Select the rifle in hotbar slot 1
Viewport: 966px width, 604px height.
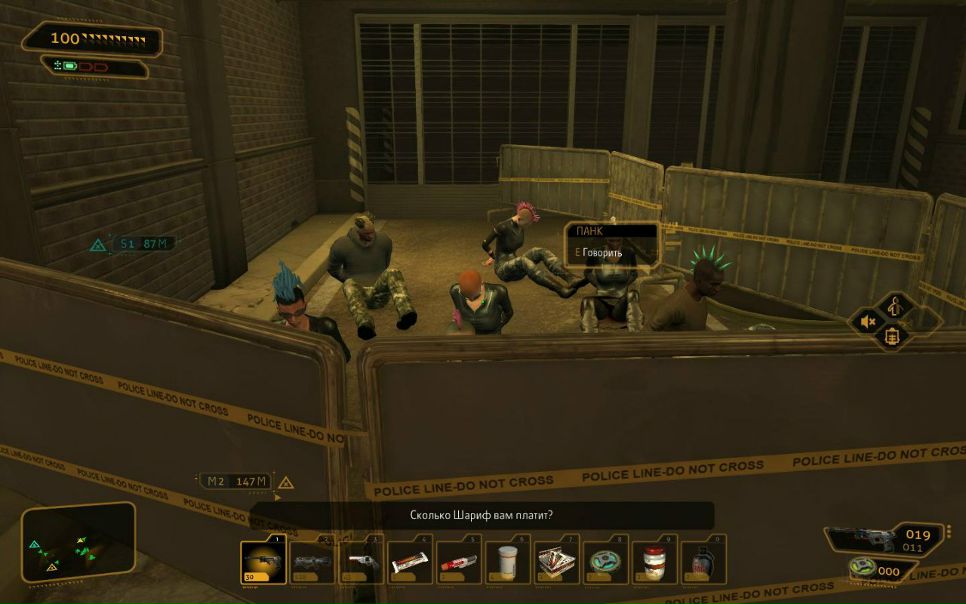264,561
